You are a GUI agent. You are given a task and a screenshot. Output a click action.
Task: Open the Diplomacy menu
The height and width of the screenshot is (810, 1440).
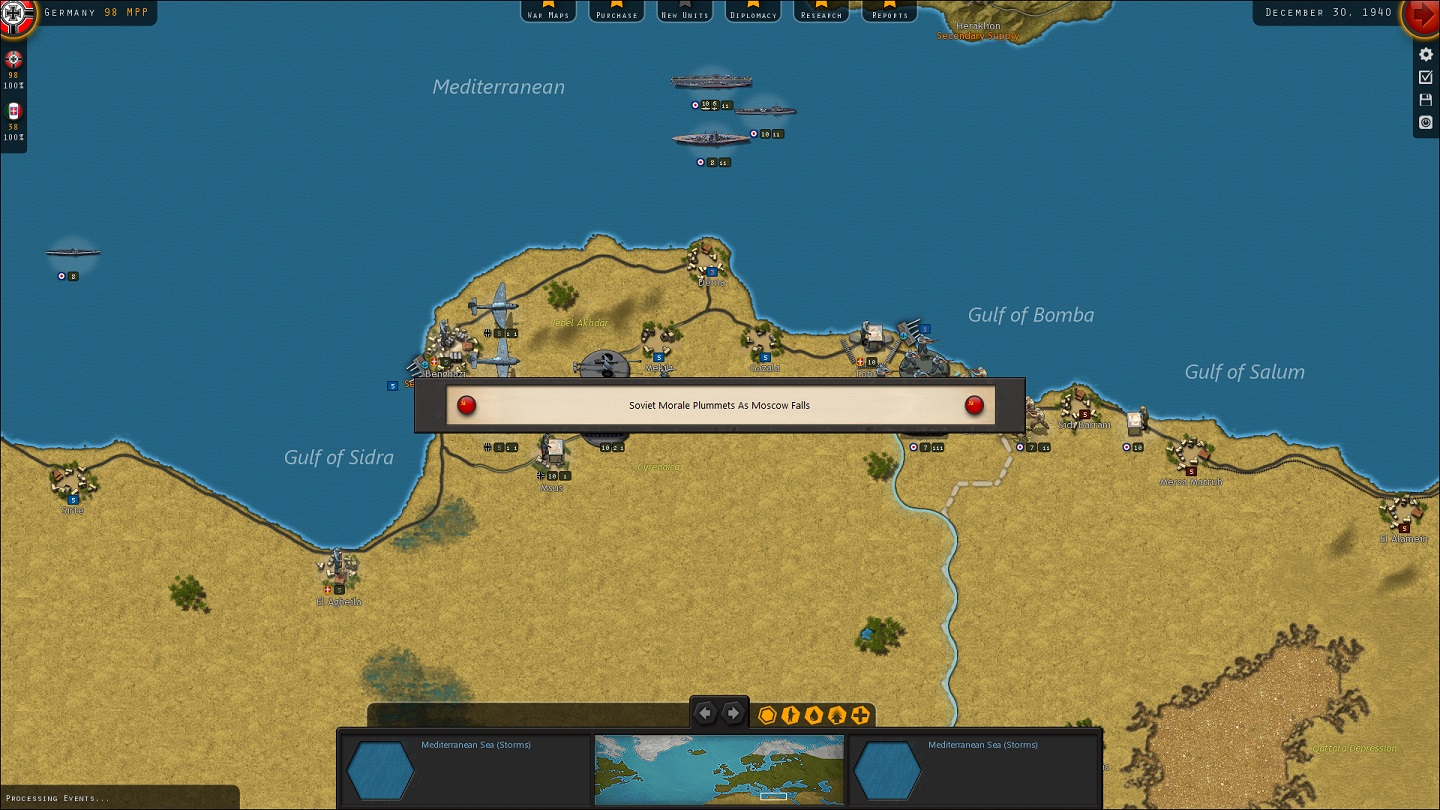coord(752,13)
